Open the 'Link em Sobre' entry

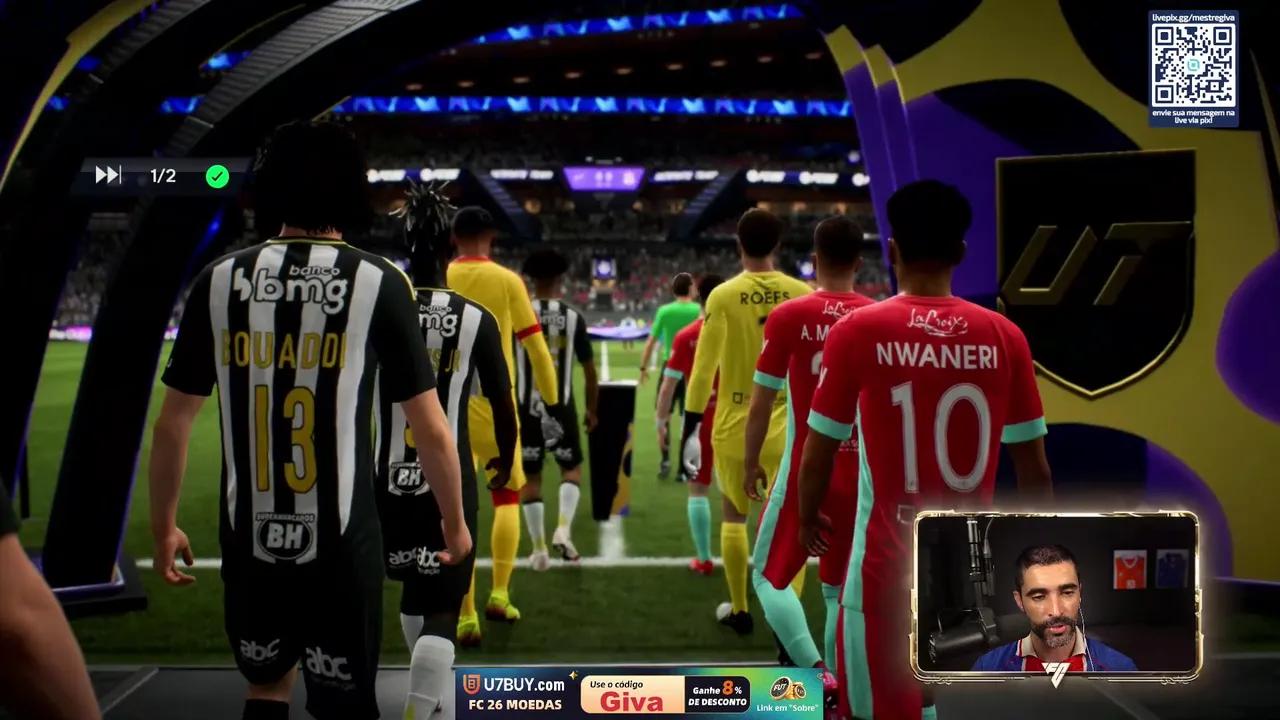tap(787, 708)
